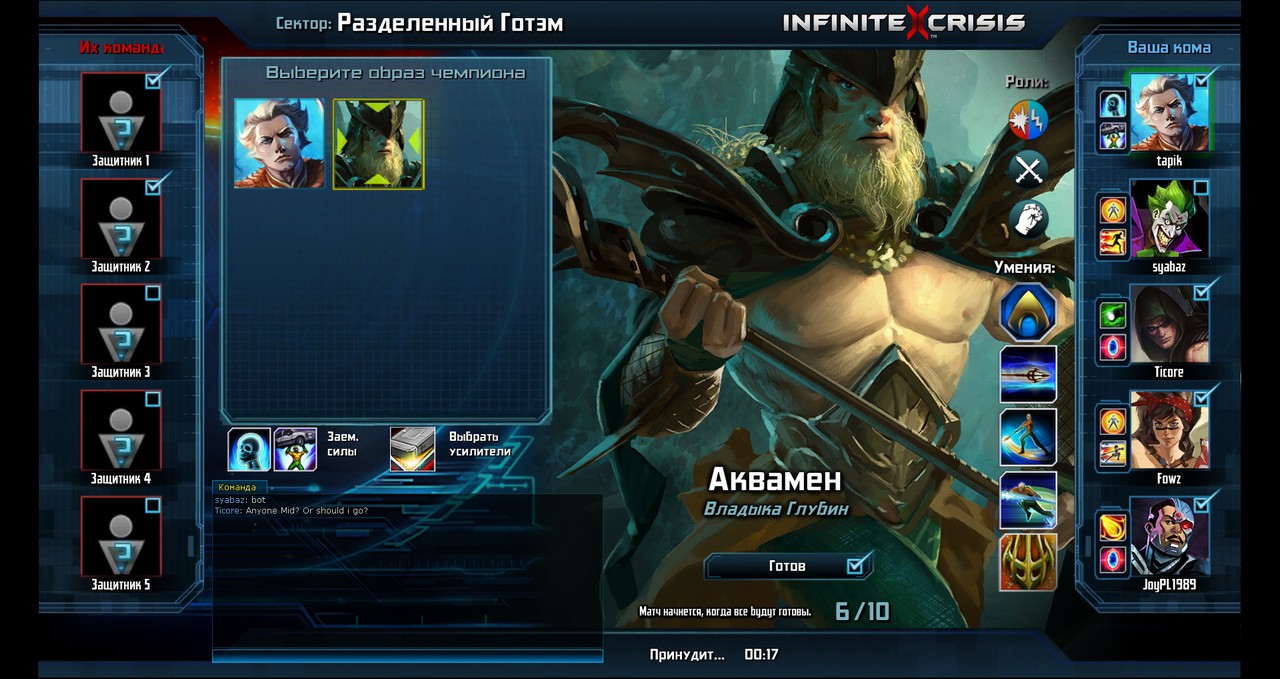Open the Выбрать усилители selector
This screenshot has width=1280, height=679.
pos(412,449)
